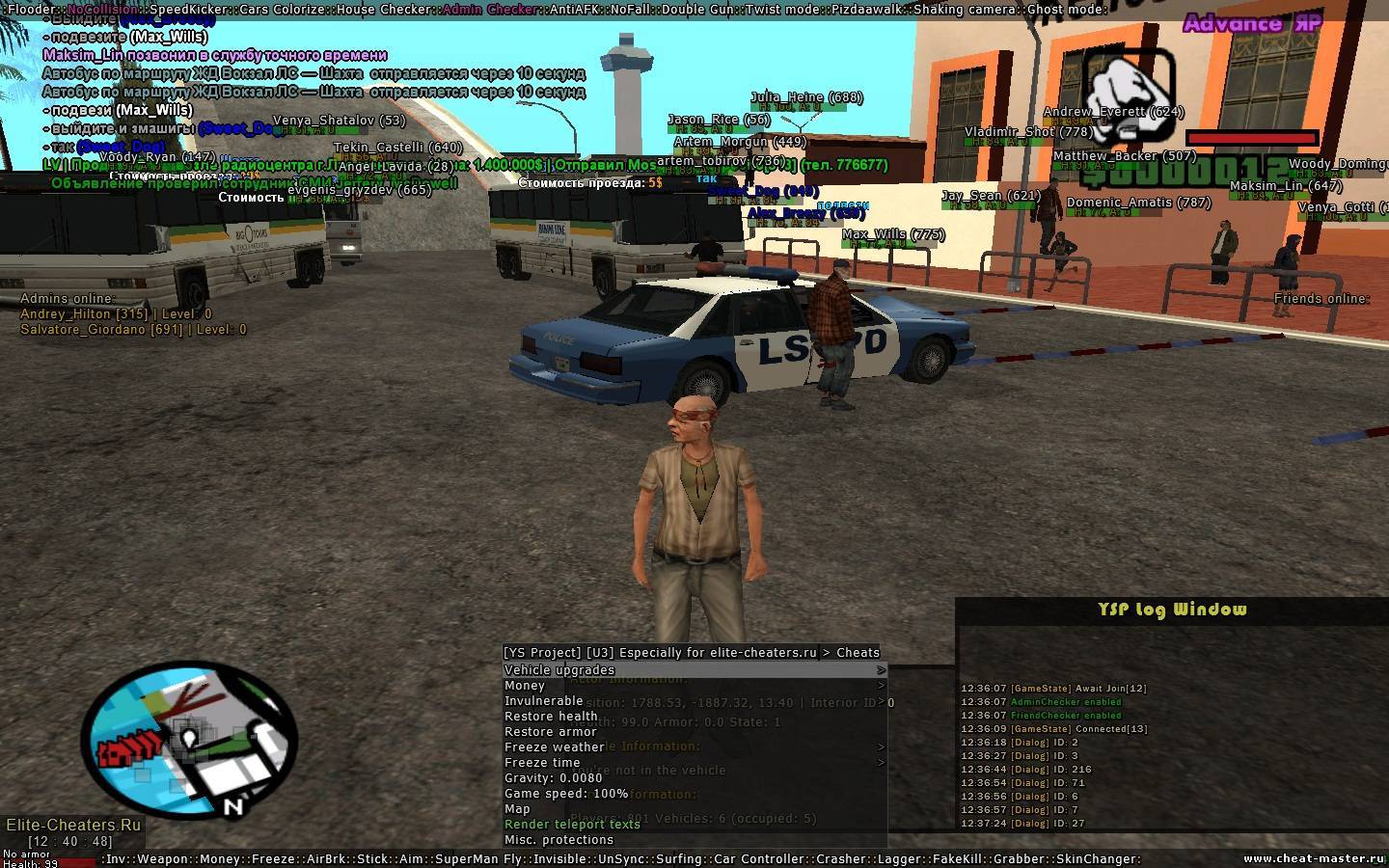Toggle Render teleport texts option

pos(572,825)
